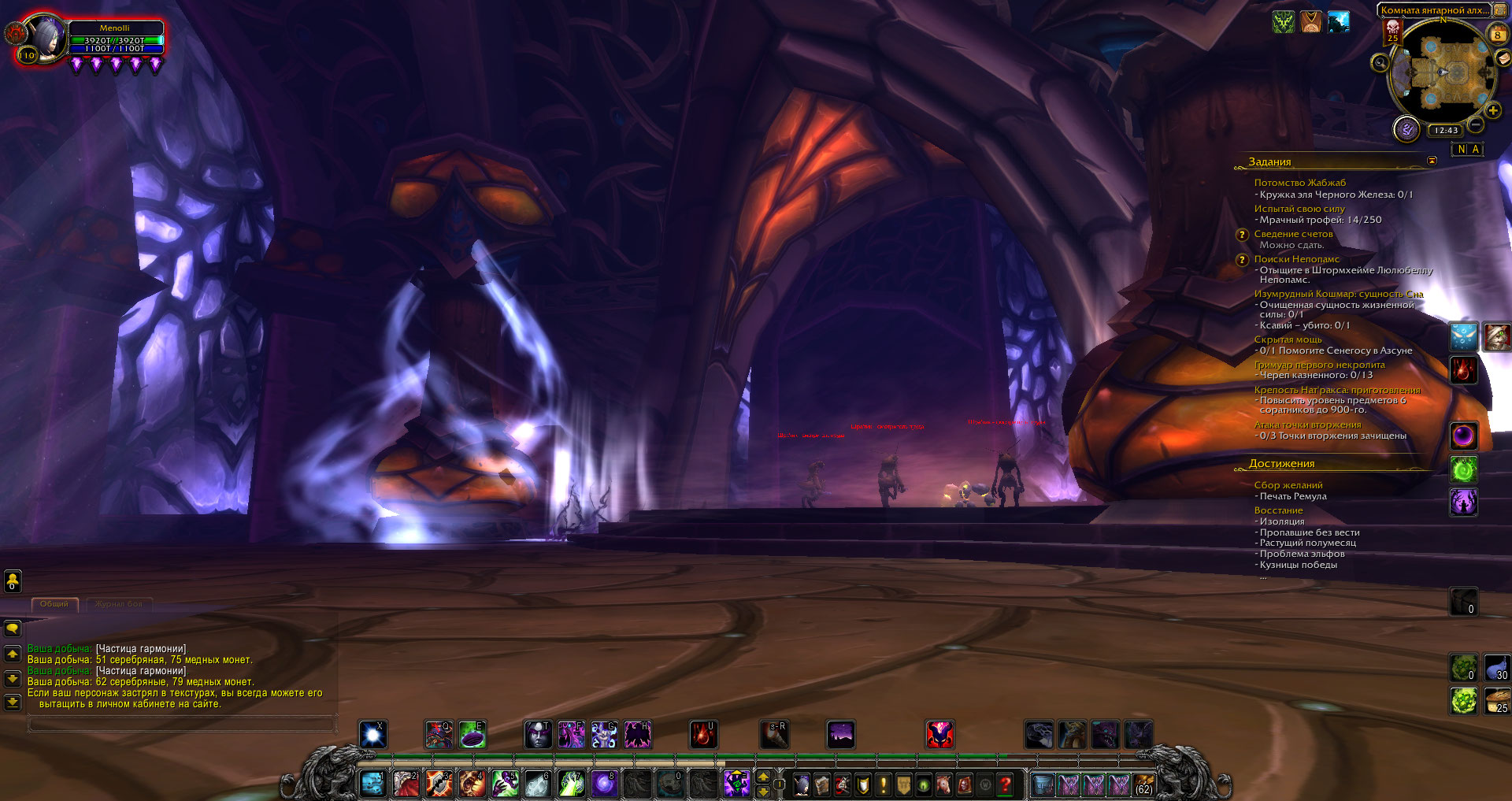Activate the bright star ability bound to X
Screen dimensions: 1512x801
tap(372, 734)
